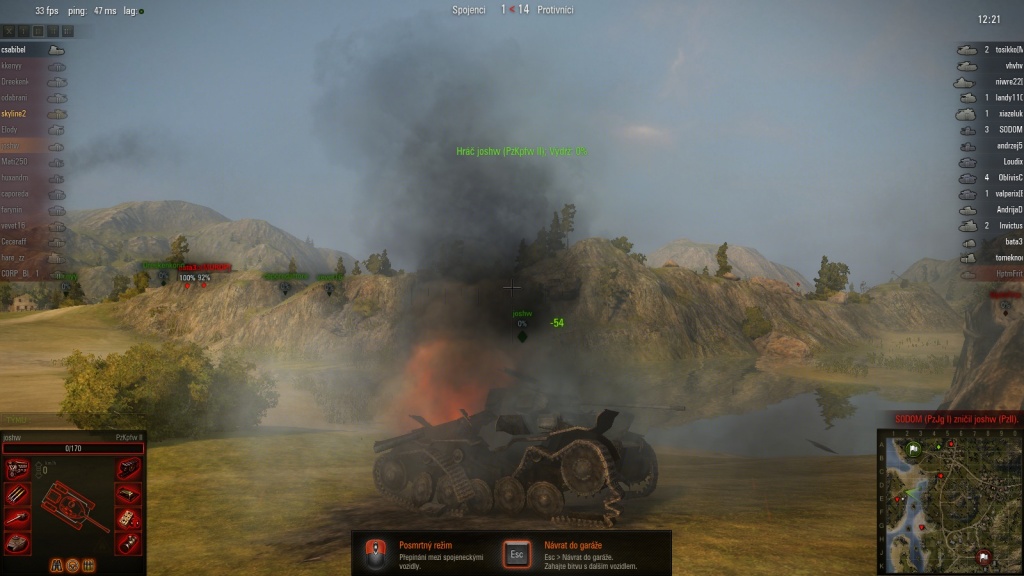Click the Esc return to garage button
This screenshot has width=1024, height=576.
(518, 554)
